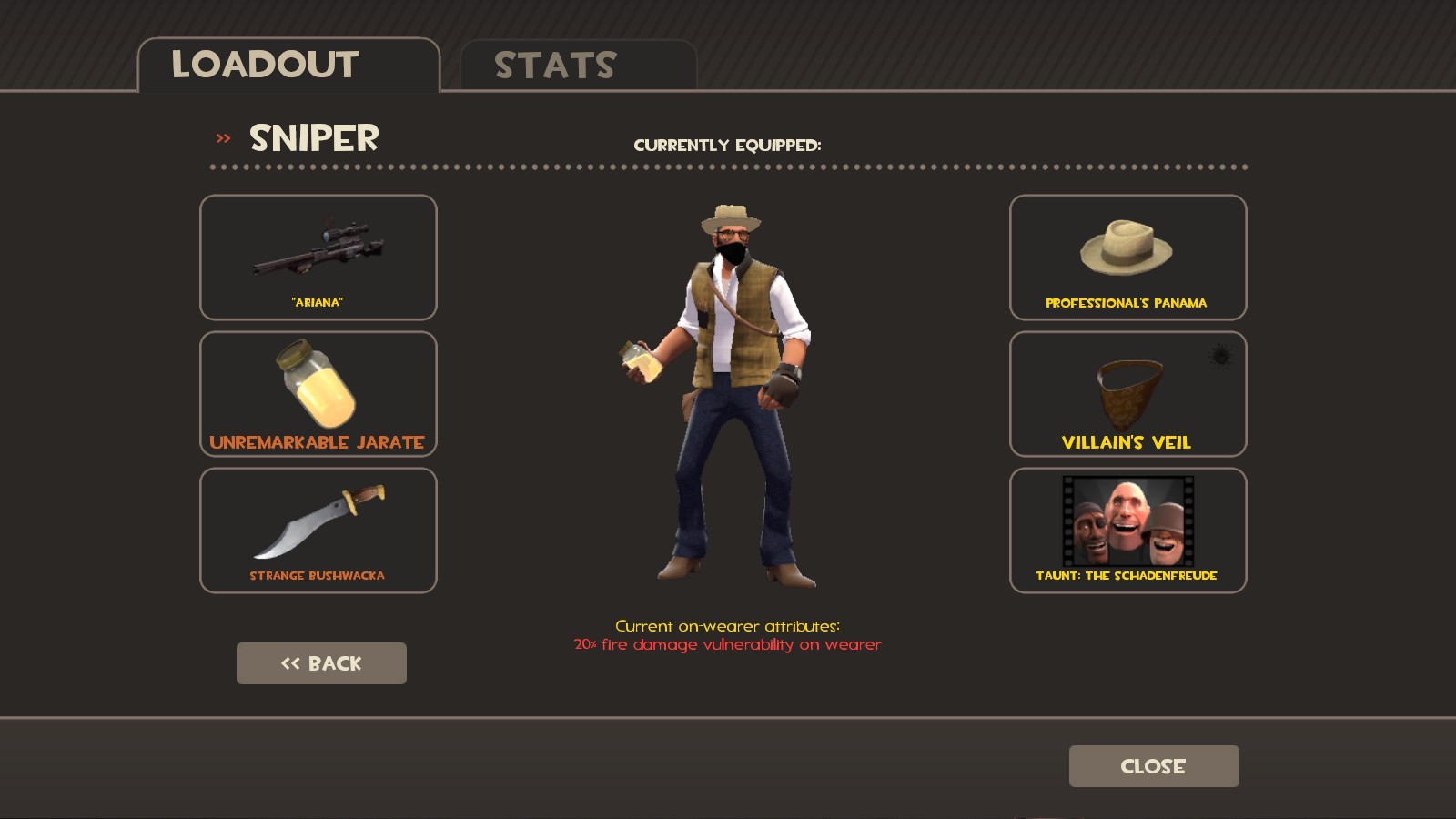Open the Schadenfreude taunt slot
Image resolution: width=1456 pixels, height=819 pixels.
coord(1127,531)
